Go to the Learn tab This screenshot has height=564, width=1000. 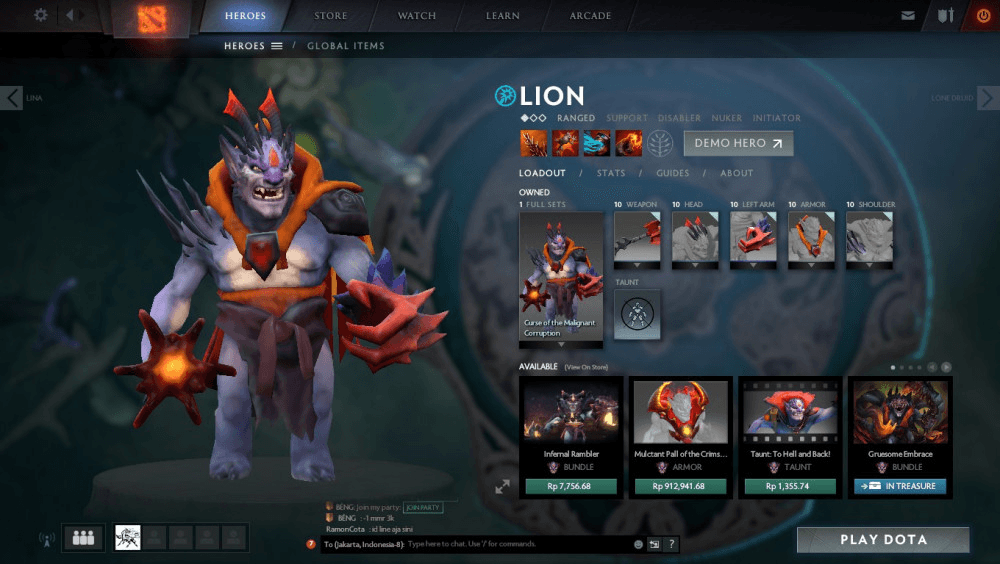[502, 16]
